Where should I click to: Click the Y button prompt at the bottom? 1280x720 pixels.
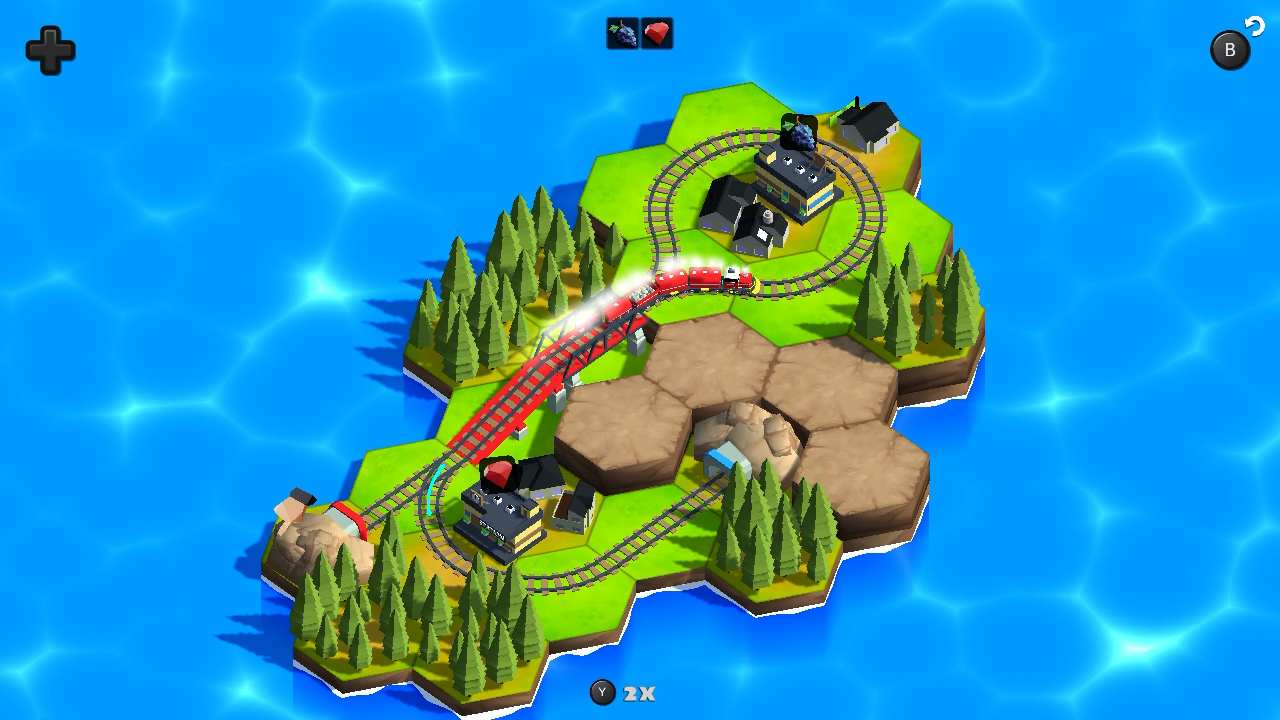(601, 693)
